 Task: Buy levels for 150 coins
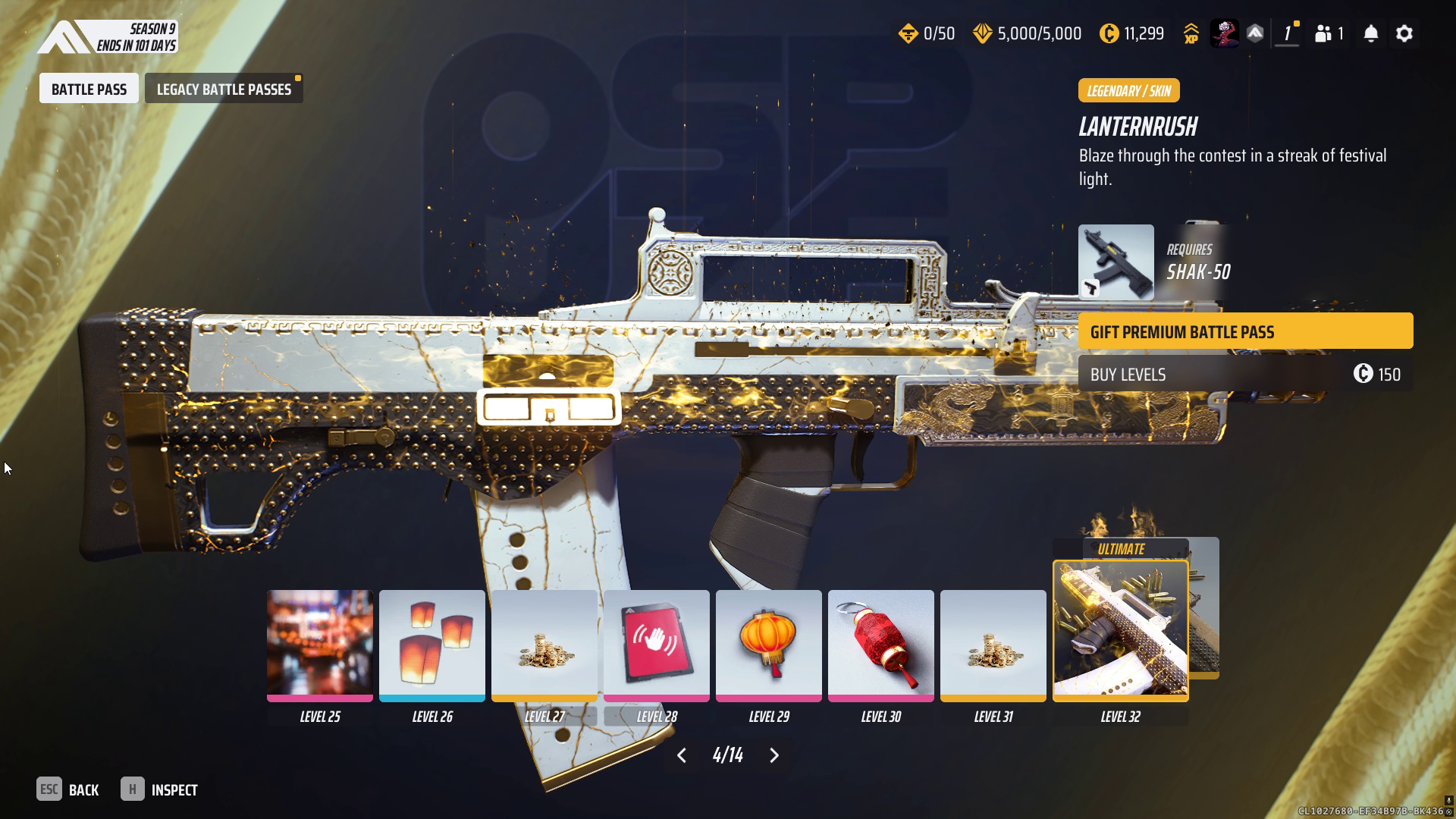click(x=1245, y=375)
